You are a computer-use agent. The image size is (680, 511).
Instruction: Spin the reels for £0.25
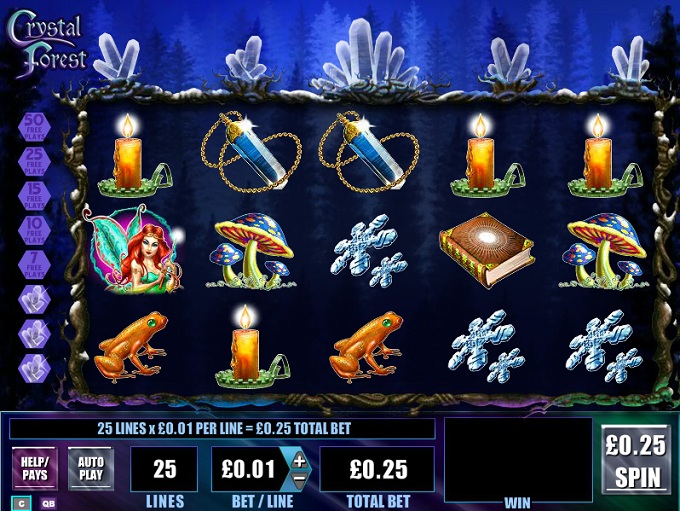(x=636, y=459)
